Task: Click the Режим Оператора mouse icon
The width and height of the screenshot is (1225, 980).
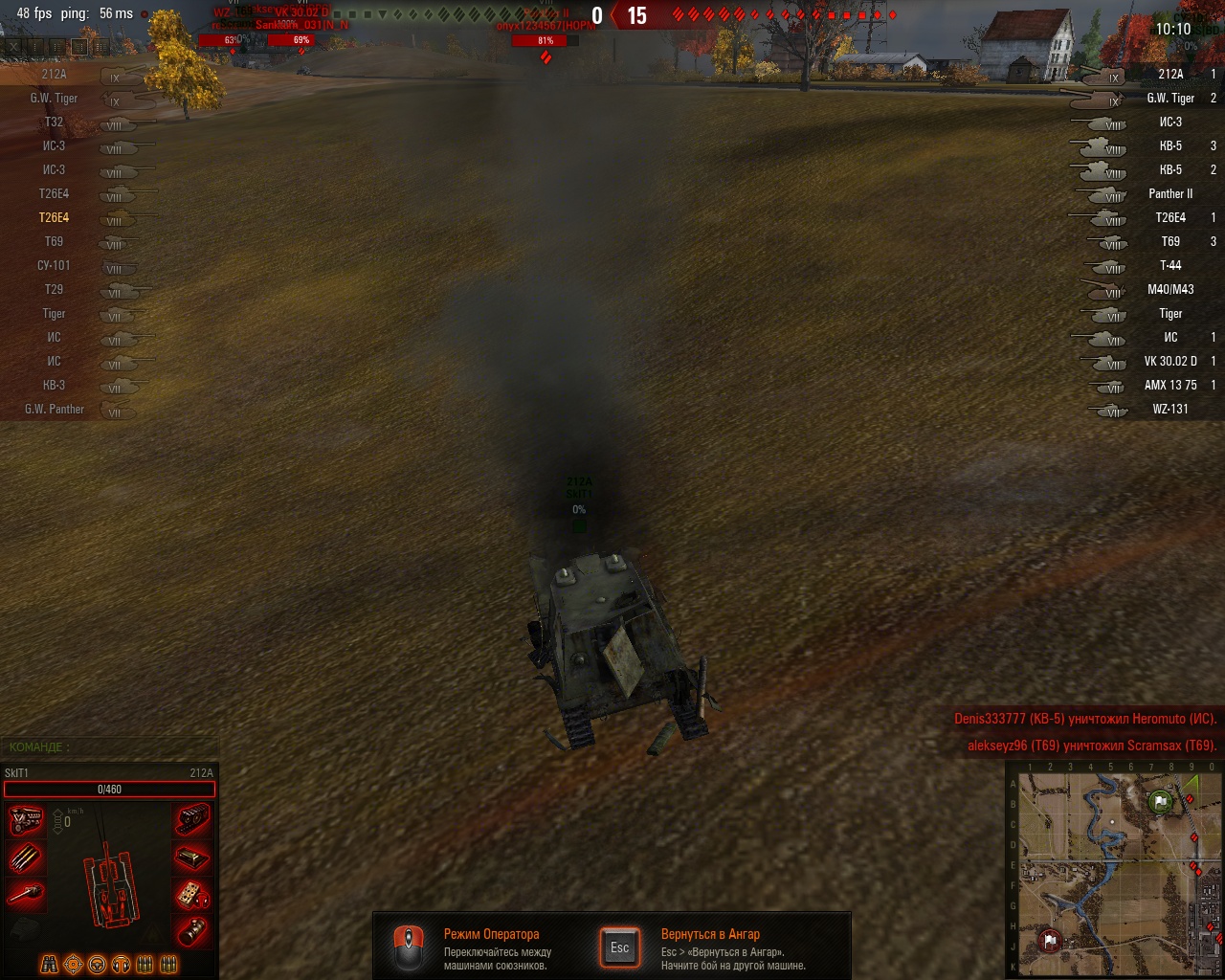Action: click(x=410, y=947)
